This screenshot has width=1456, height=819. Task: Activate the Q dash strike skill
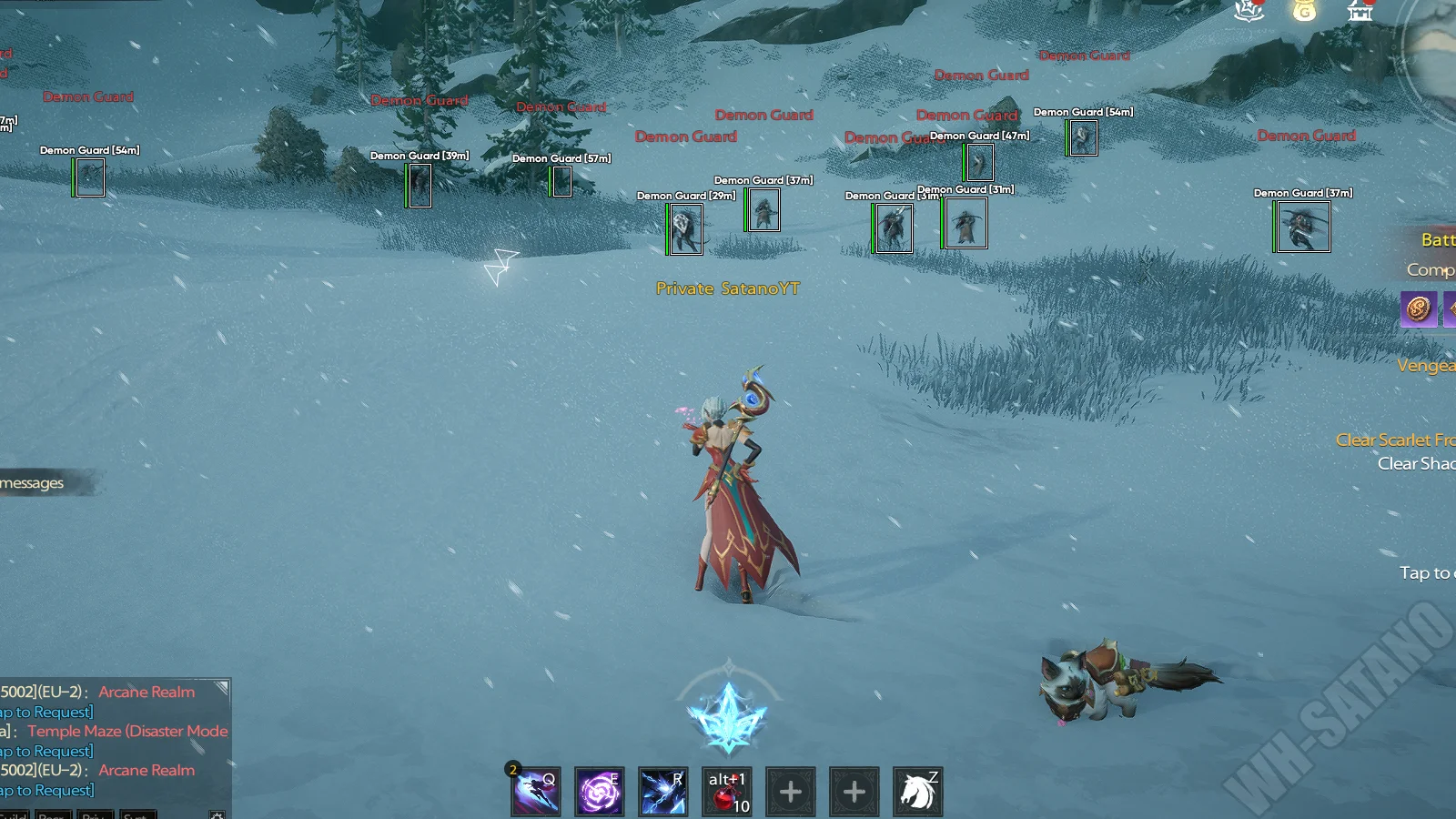(536, 792)
